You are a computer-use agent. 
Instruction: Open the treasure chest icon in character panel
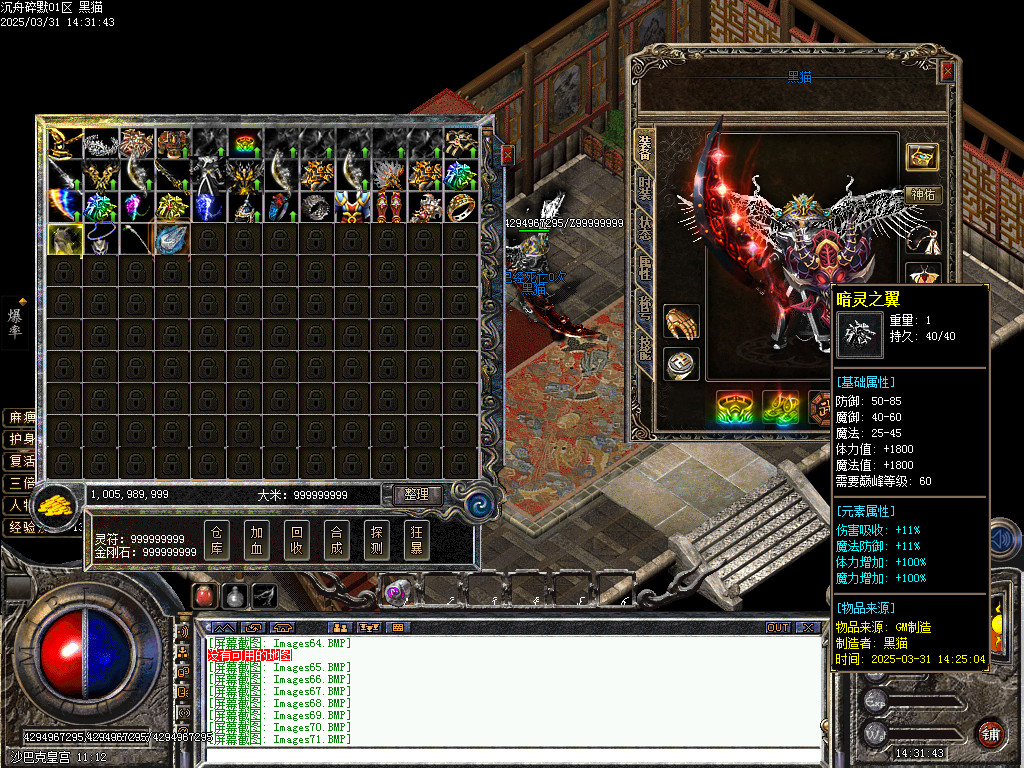point(922,156)
